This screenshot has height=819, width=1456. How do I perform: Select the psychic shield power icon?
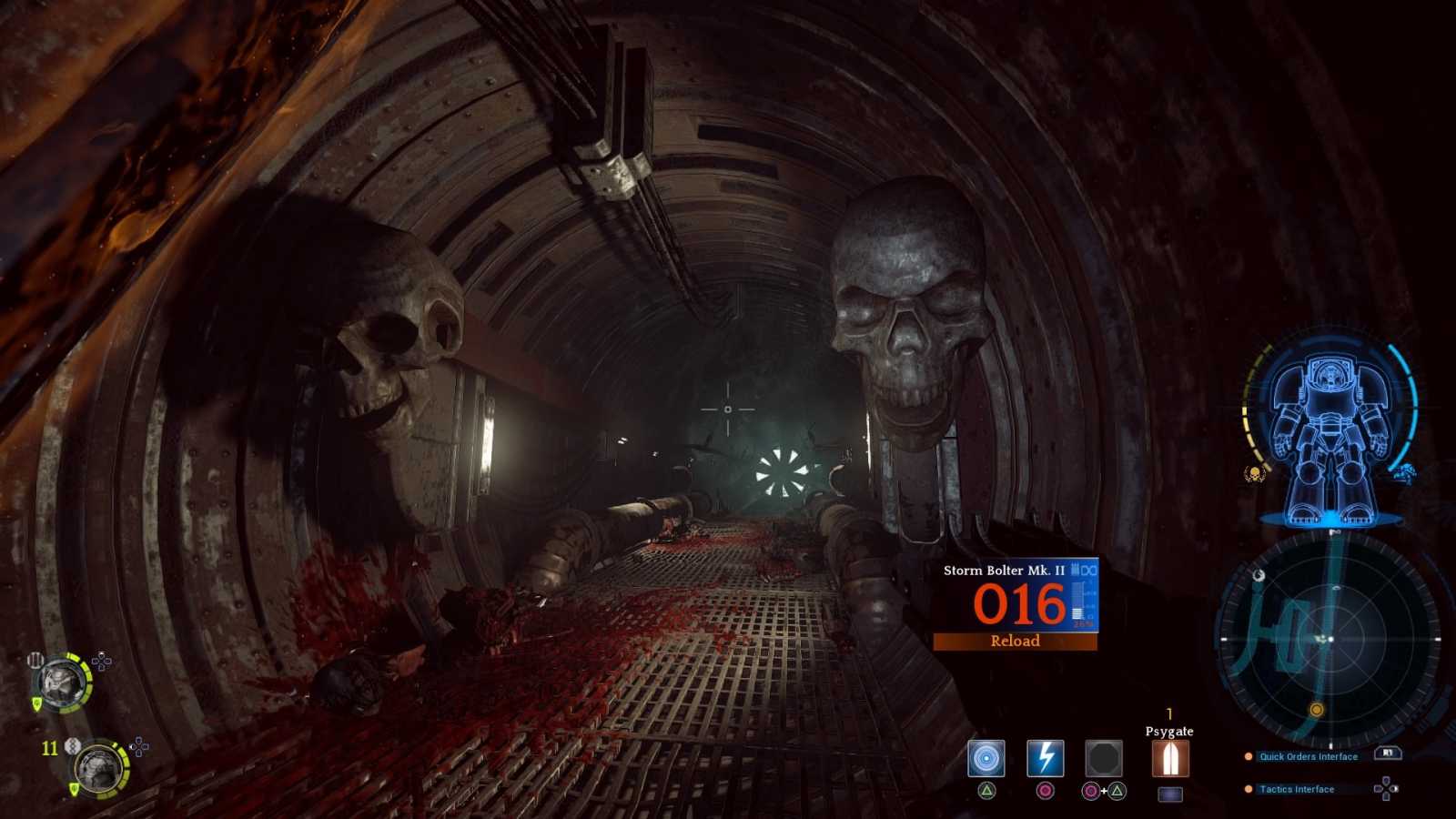986,758
